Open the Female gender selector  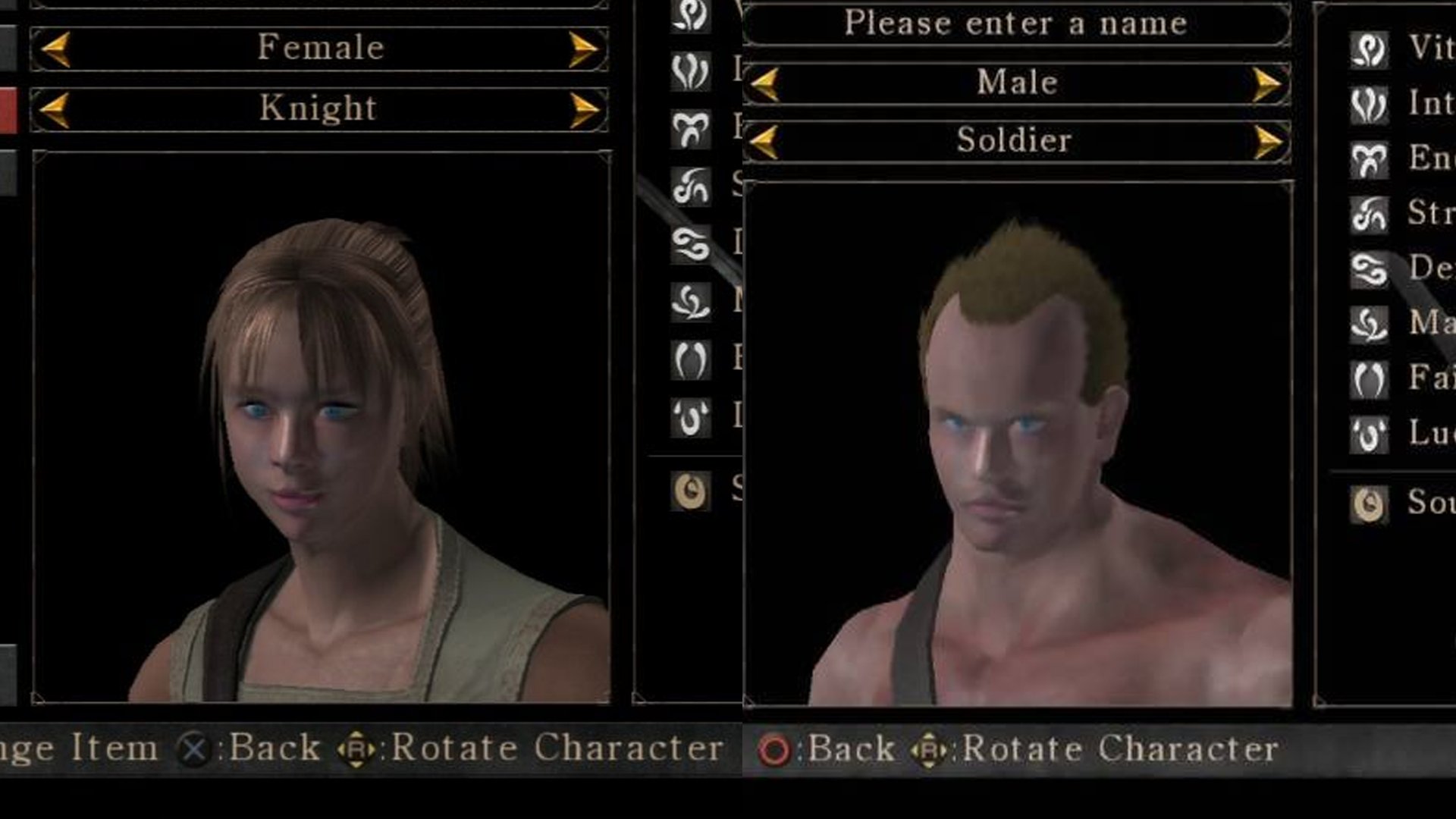tap(318, 47)
